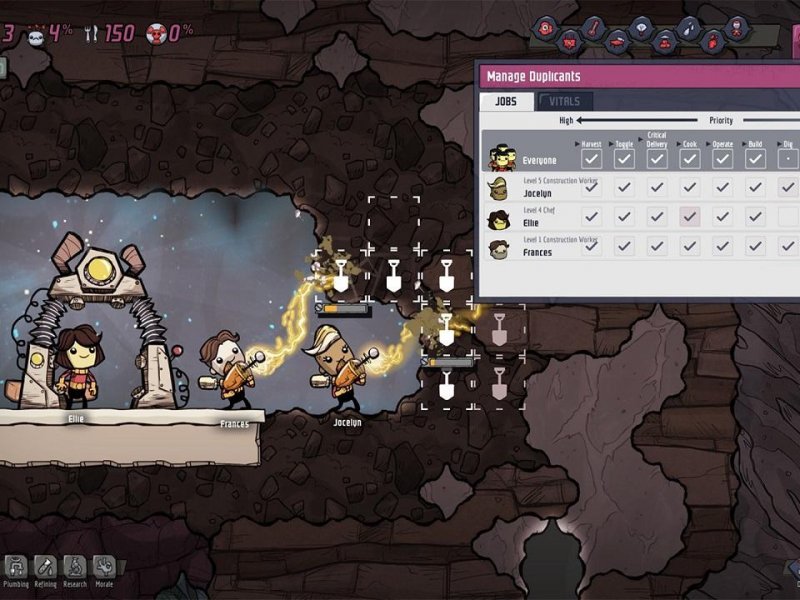Uncheck Ellie's Harvest job

592,217
